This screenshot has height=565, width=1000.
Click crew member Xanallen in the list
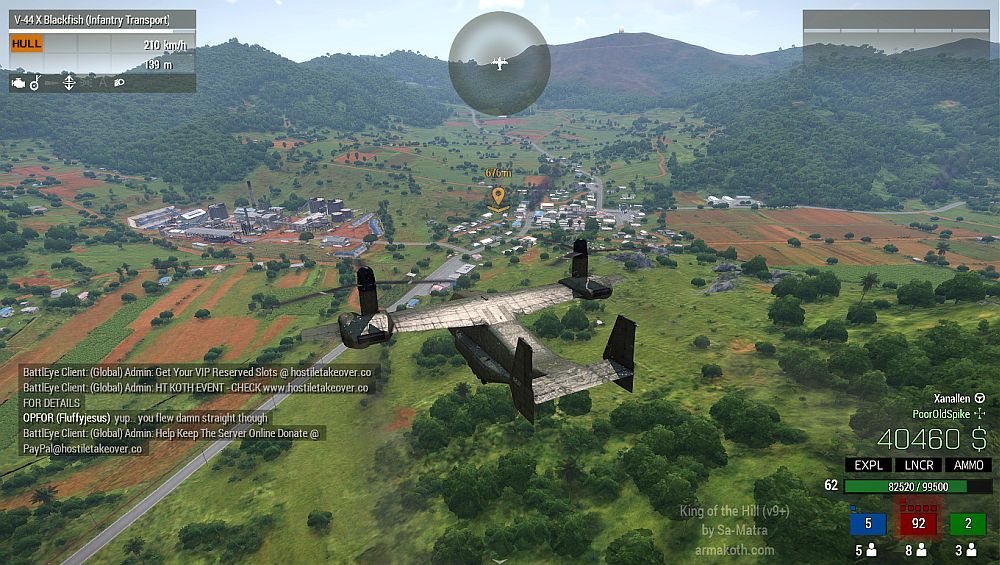click(959, 397)
